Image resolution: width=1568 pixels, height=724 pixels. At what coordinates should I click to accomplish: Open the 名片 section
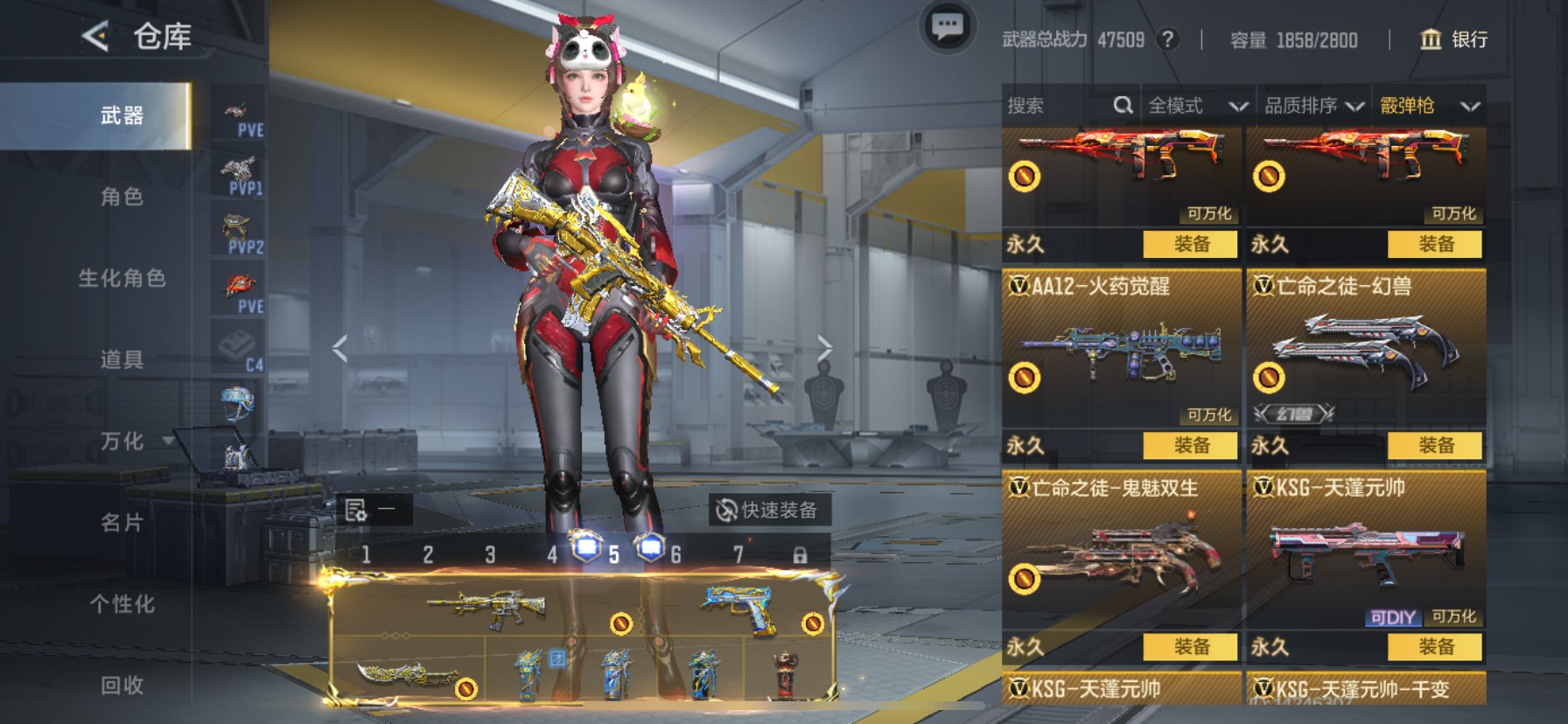(x=122, y=522)
